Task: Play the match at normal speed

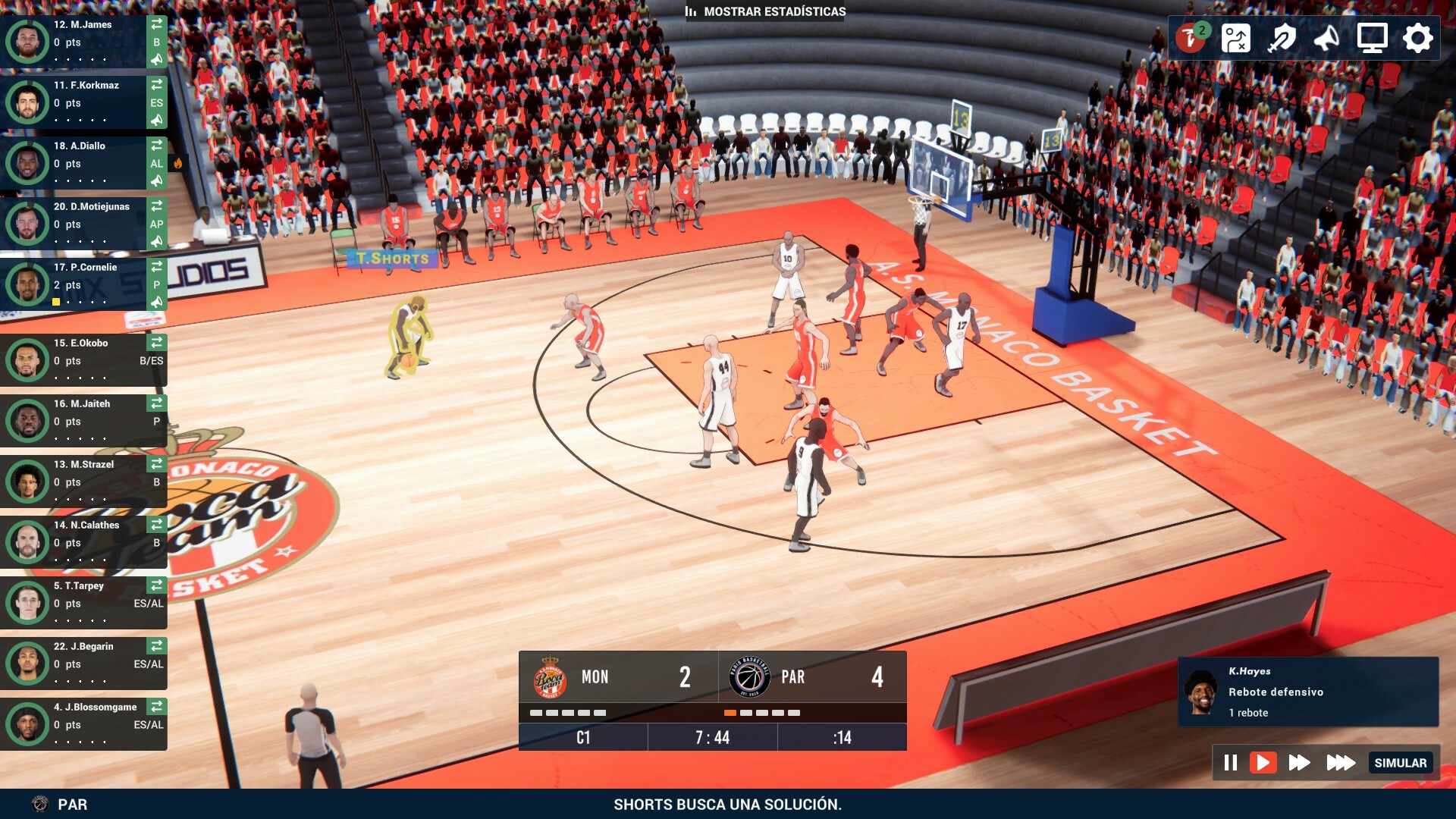Action: (x=1263, y=762)
